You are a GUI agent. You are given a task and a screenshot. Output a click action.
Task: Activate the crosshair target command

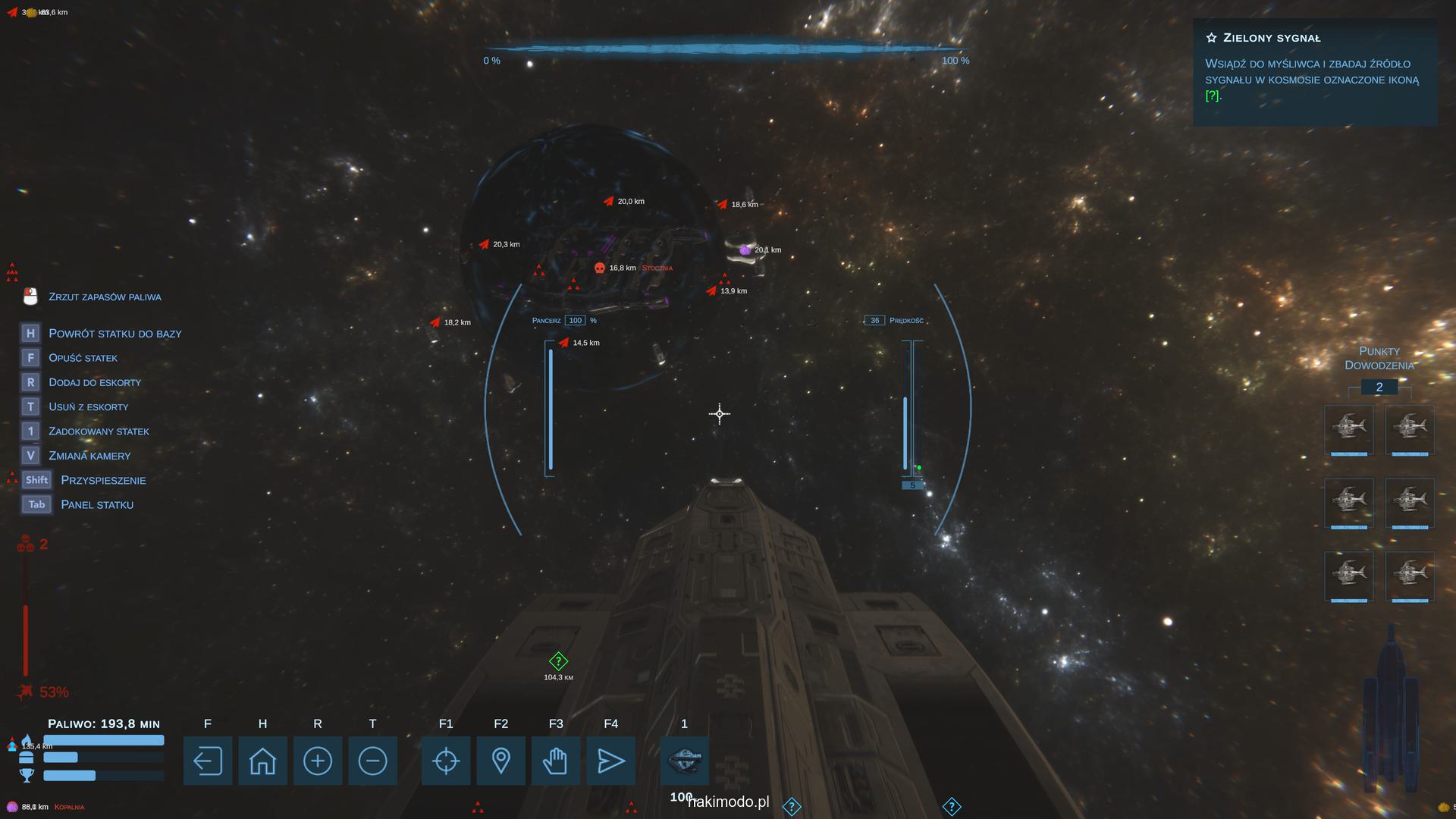click(446, 761)
